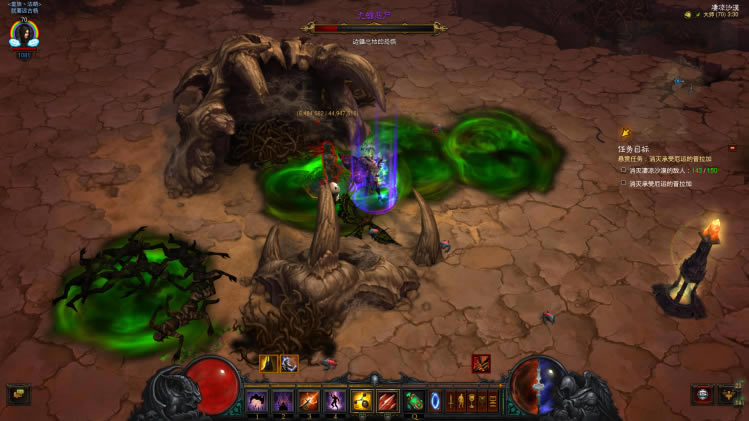Click the red slash buff icon
Image resolution: width=749 pixels, height=421 pixels.
481,363
